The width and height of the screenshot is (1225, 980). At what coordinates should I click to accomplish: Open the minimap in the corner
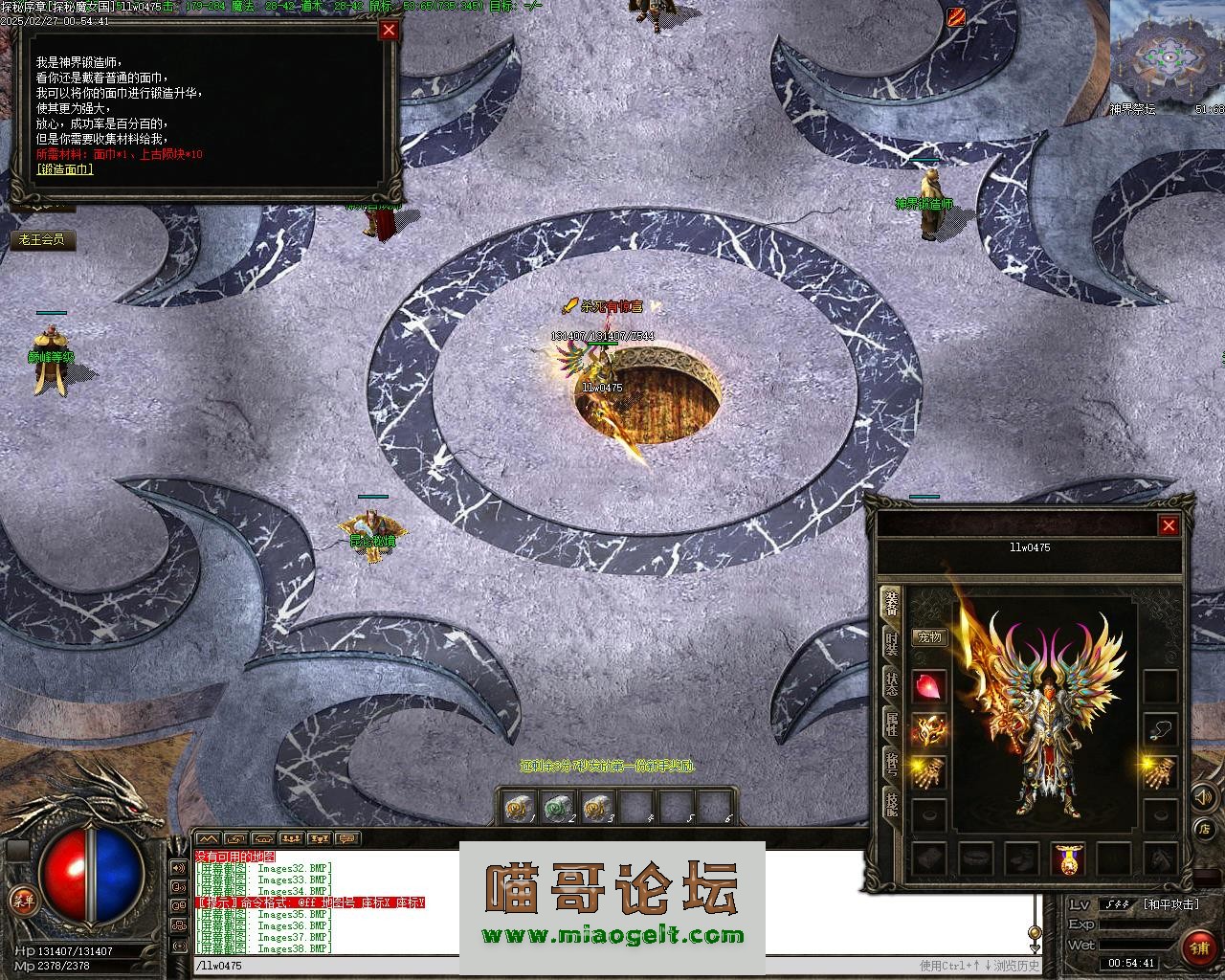point(1168,53)
